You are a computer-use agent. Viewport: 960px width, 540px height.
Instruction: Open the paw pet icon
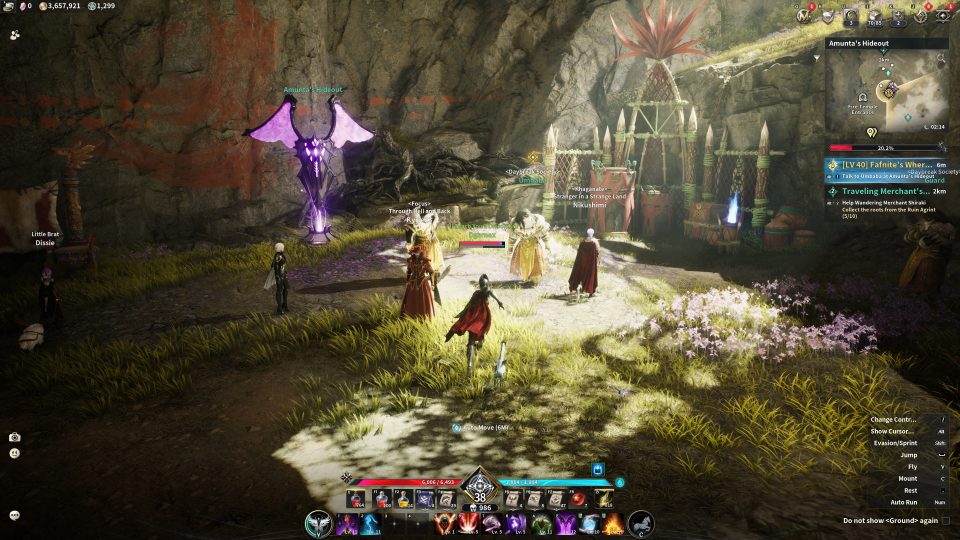(15, 34)
